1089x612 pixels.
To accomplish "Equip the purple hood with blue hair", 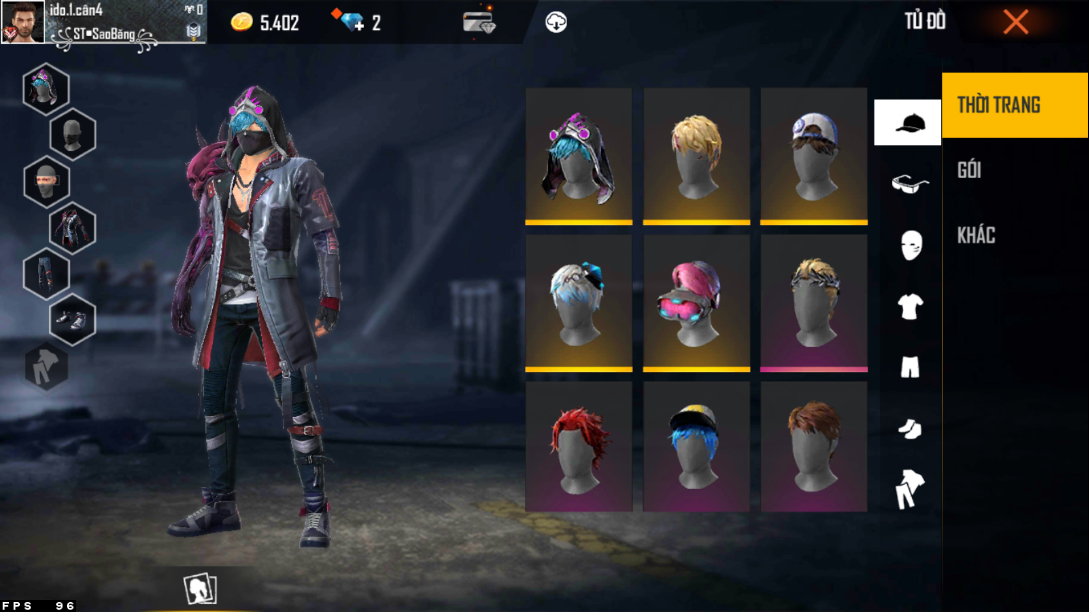I will (579, 155).
